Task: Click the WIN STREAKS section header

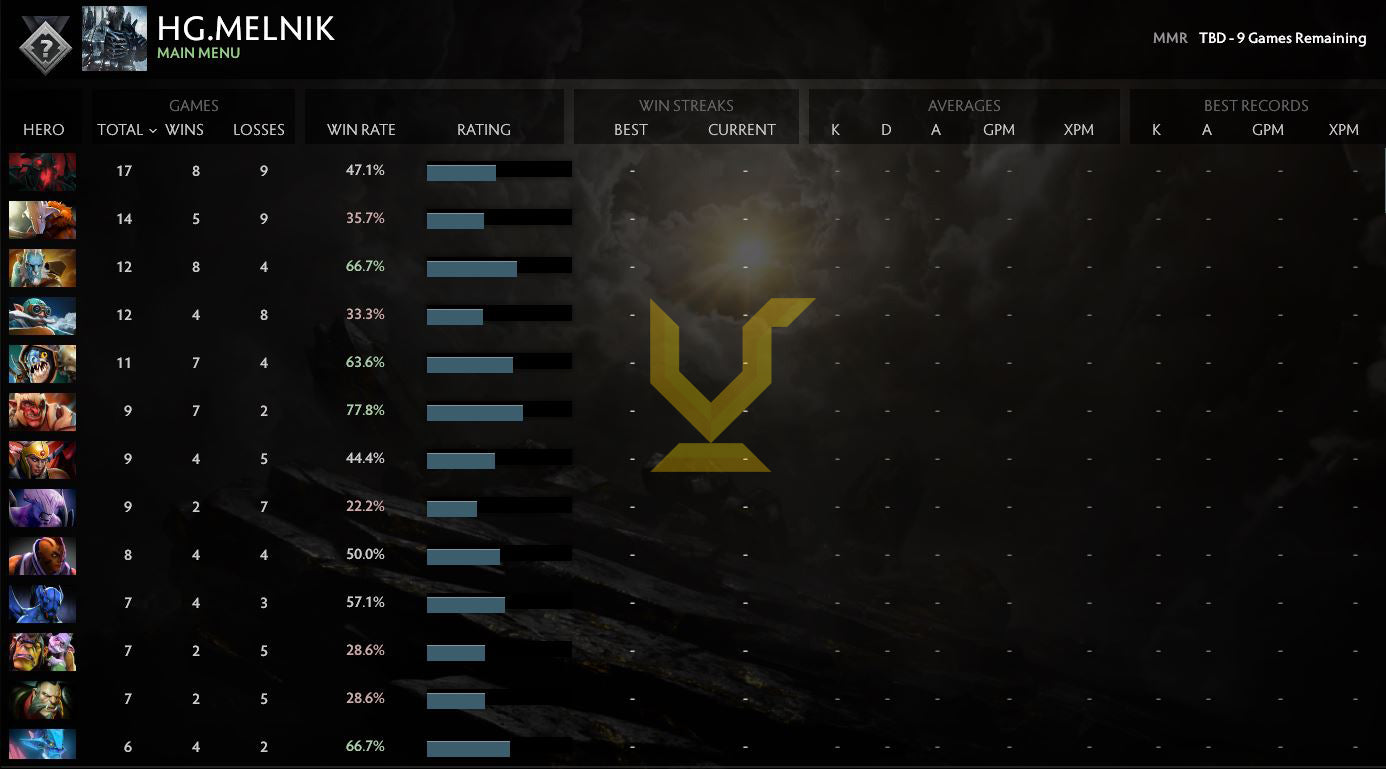Action: pyautogui.click(x=686, y=105)
